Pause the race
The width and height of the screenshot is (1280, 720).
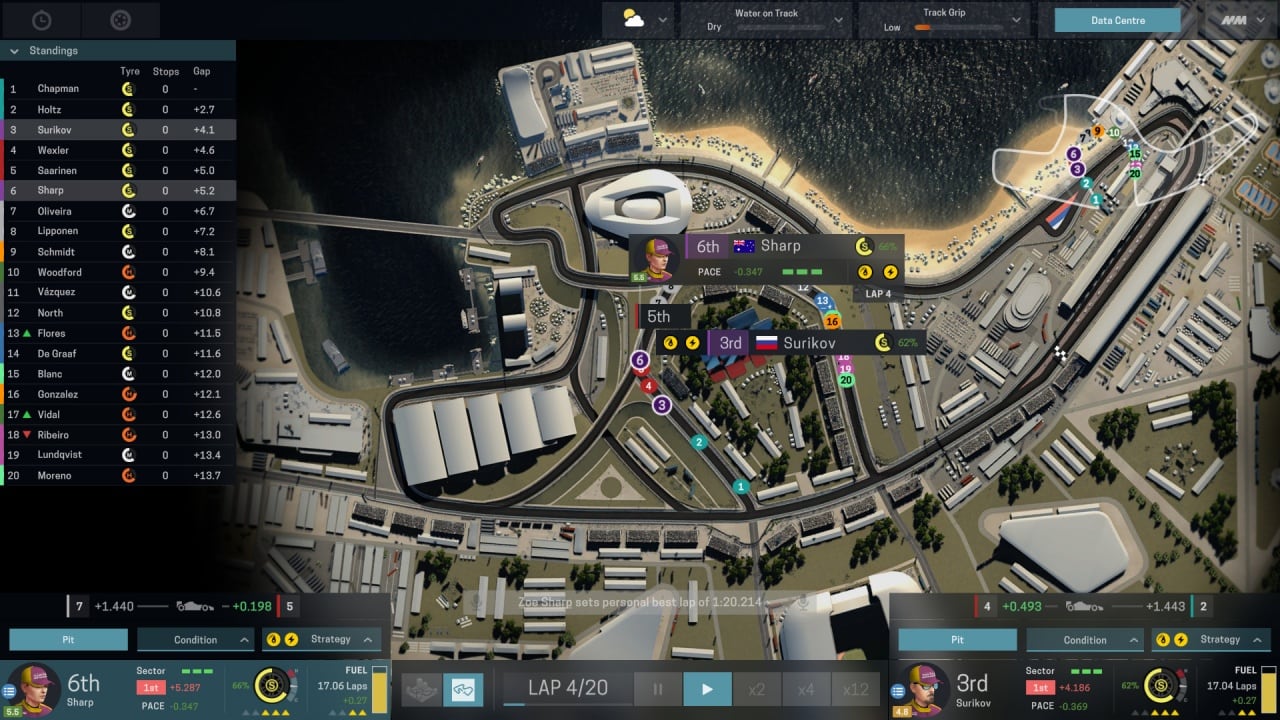[x=658, y=689]
